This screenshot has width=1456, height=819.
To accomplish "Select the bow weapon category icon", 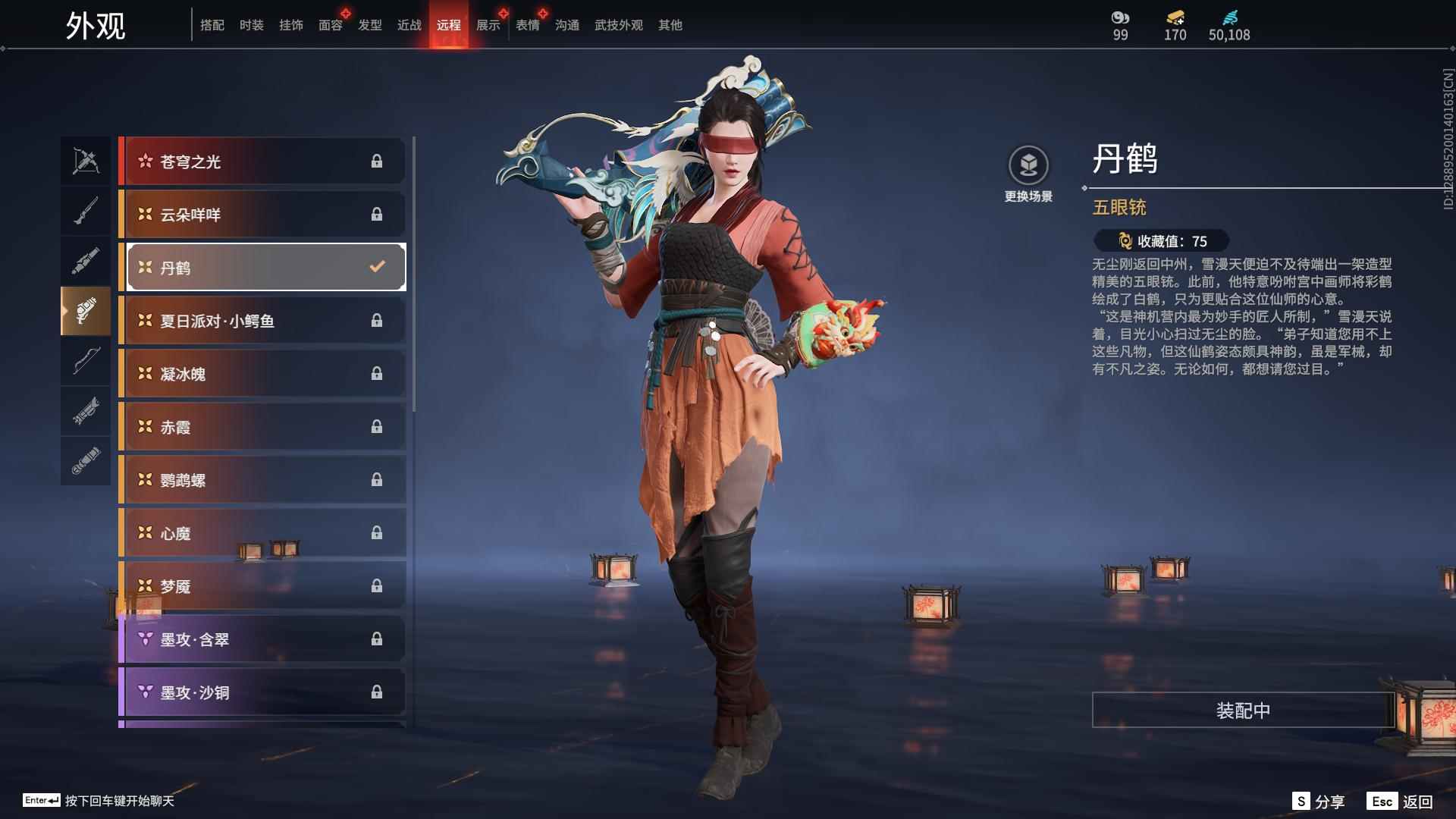I will tap(86, 362).
